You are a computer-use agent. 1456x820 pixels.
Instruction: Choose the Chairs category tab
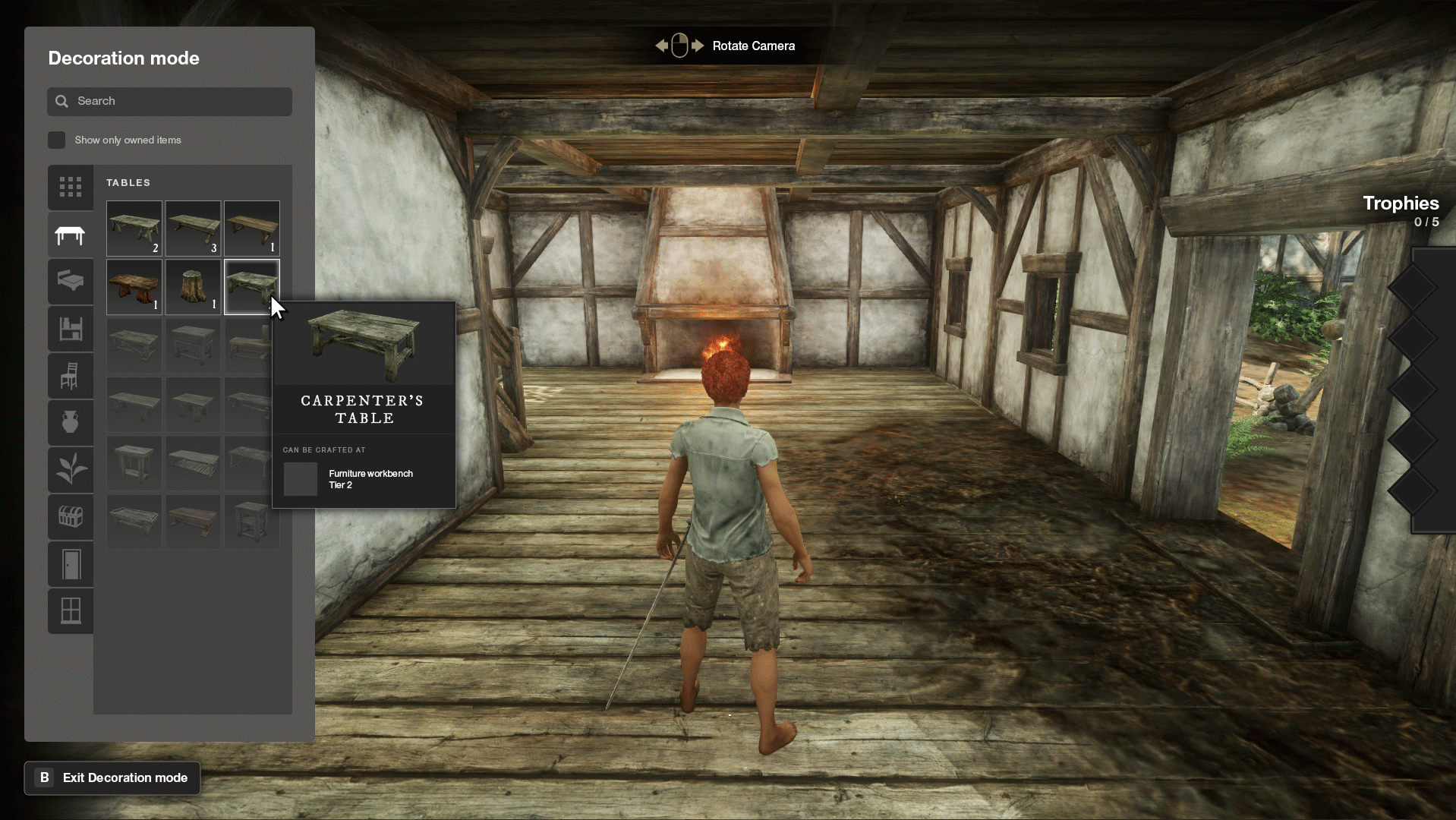71,376
